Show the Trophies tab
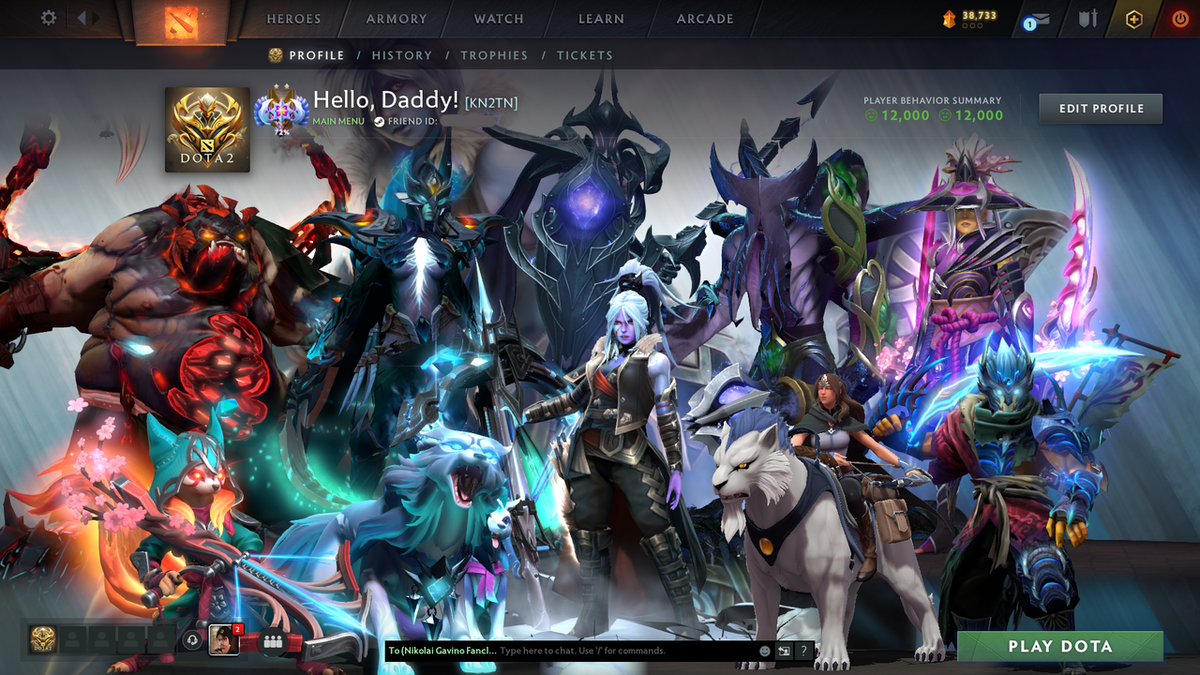Viewport: 1200px width, 675px height. [494, 56]
